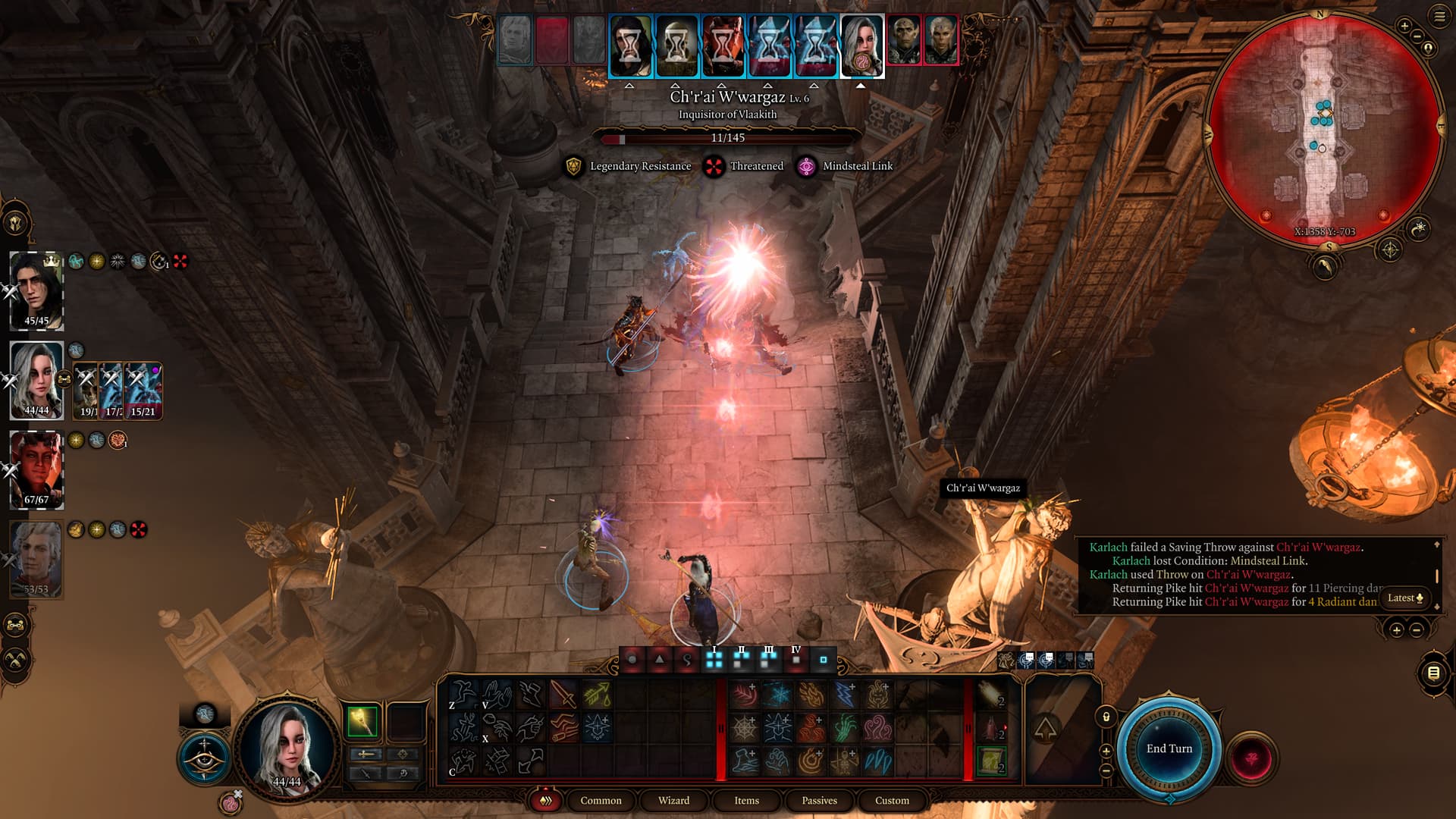Jump to Latest combat log entry
The width and height of the screenshot is (1456, 819).
1404,598
